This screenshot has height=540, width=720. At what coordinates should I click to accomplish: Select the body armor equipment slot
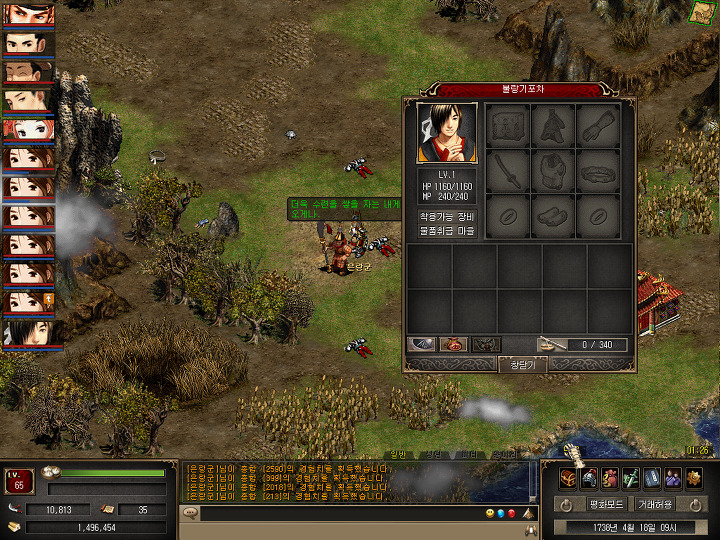[553, 170]
